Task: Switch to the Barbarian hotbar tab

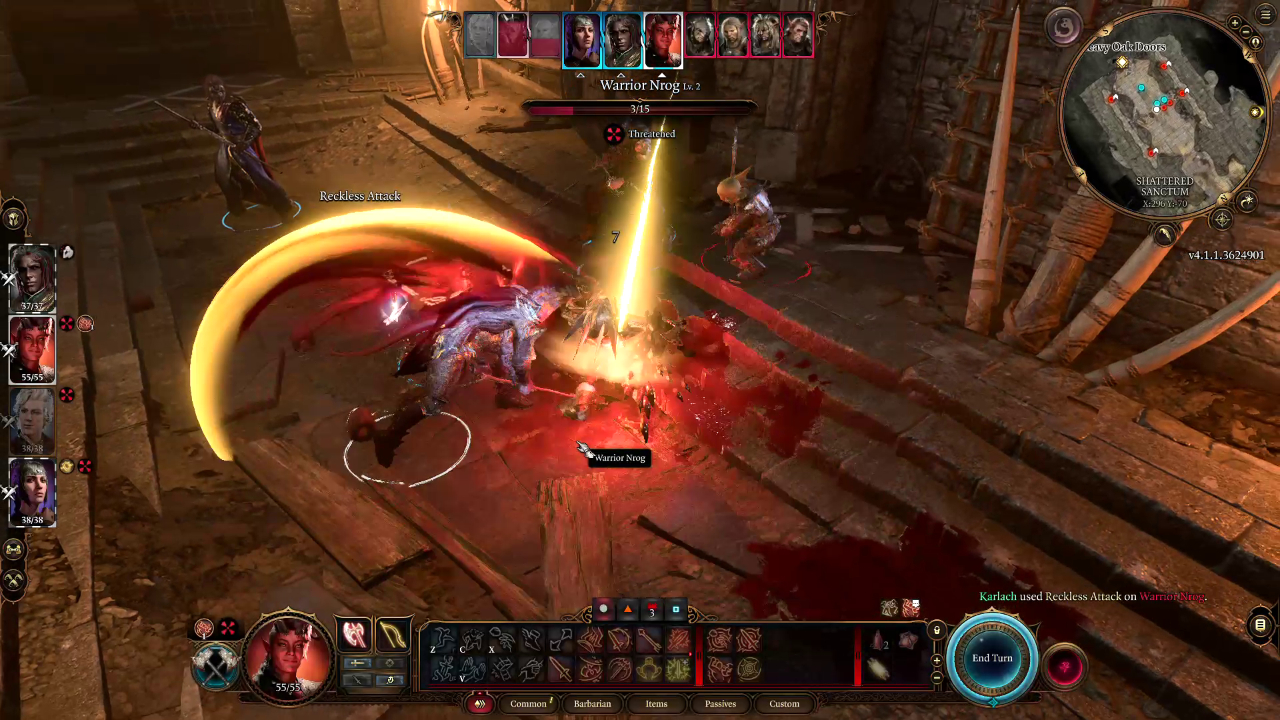Action: click(x=592, y=704)
